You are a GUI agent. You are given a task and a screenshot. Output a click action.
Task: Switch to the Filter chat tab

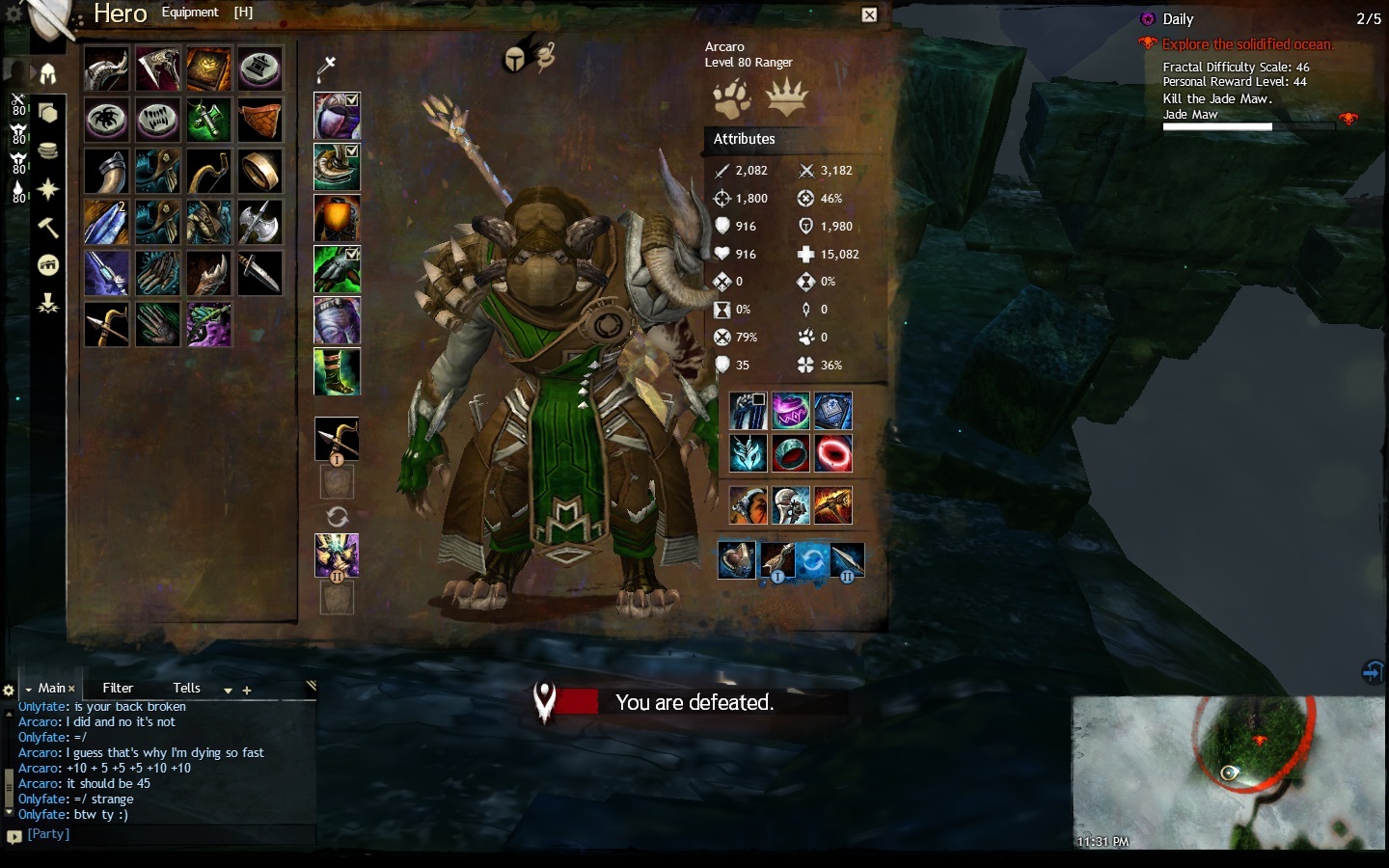[x=118, y=688]
